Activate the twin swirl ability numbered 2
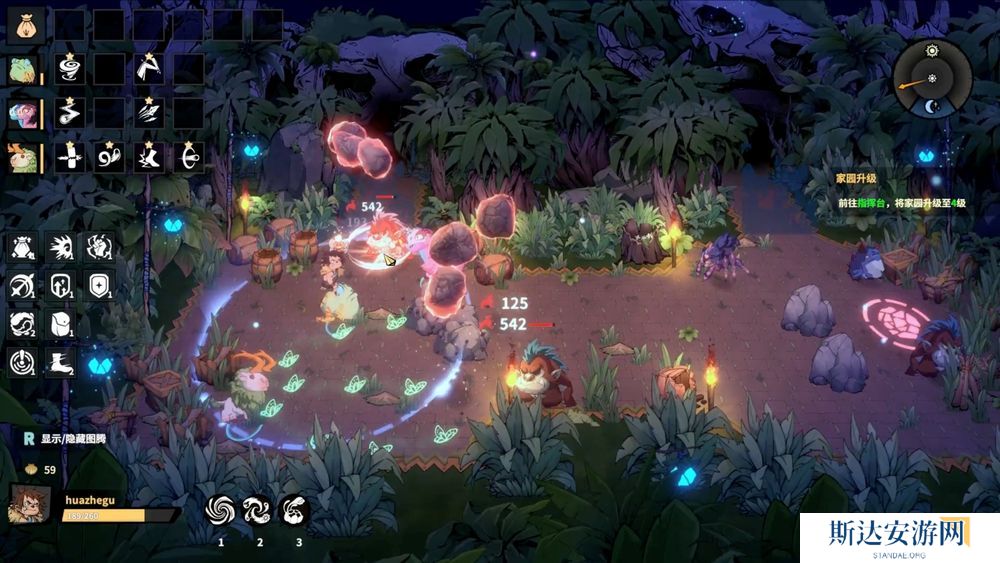 tap(258, 510)
